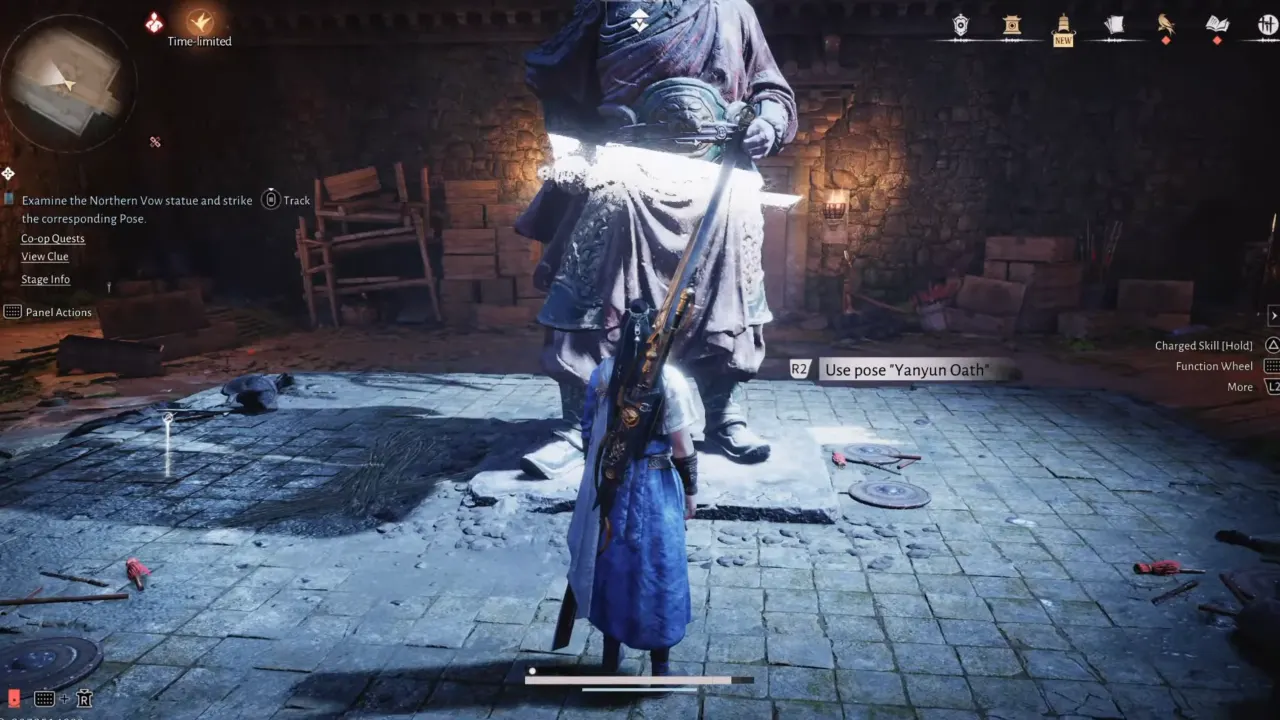This screenshot has width=1280, height=720.
Task: Click the View Clue link
Action: coord(44,257)
